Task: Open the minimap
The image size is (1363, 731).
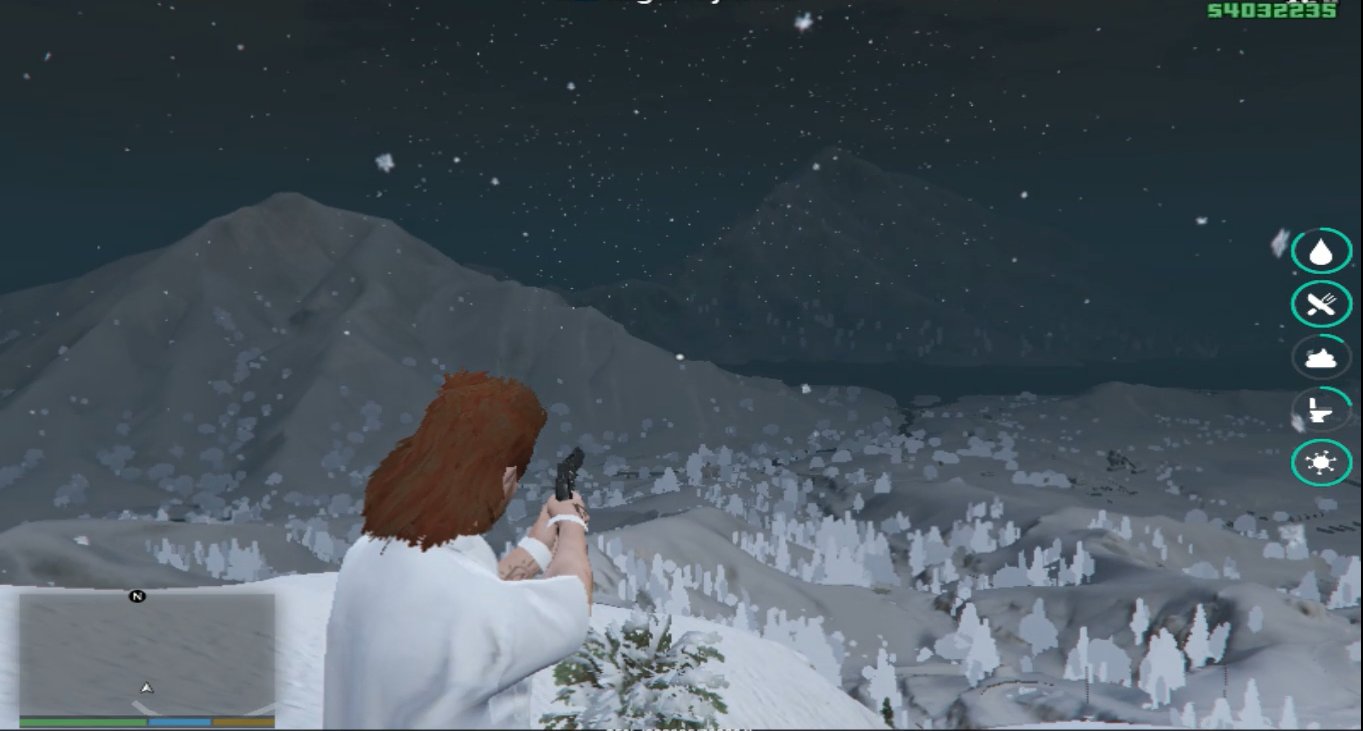Action: 146,655
